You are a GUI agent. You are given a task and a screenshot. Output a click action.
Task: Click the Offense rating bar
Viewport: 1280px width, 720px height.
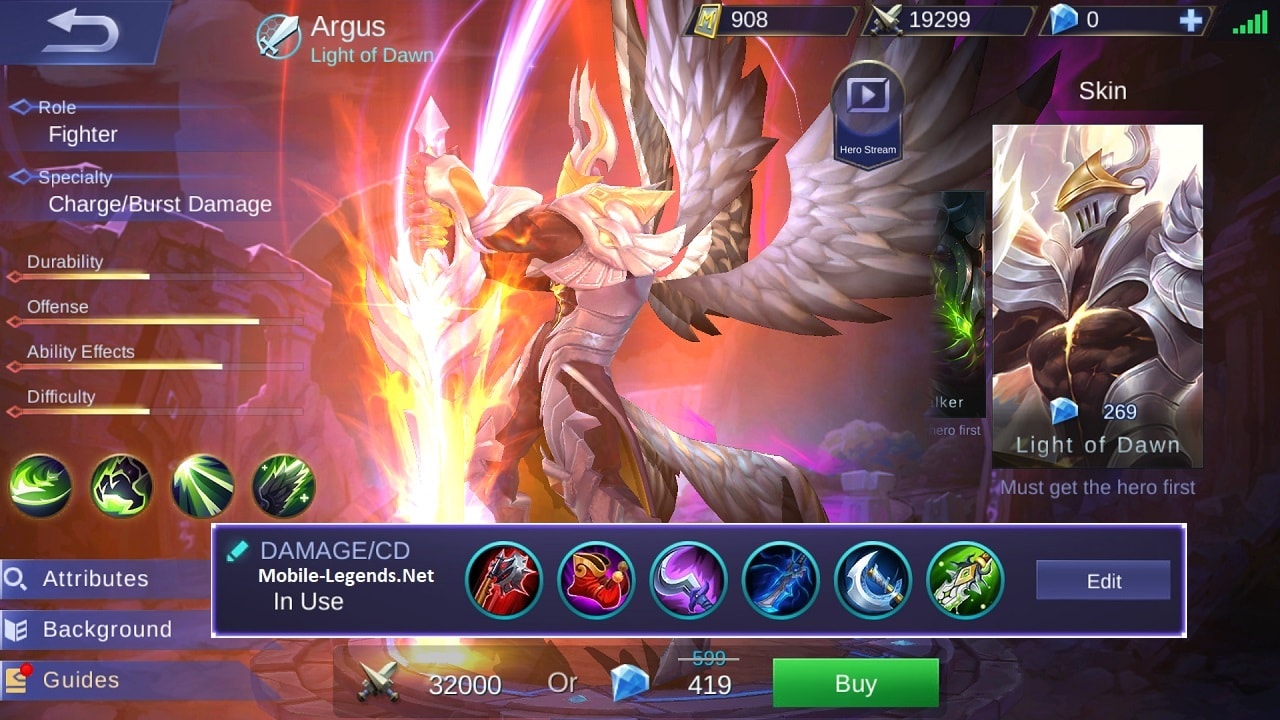[x=150, y=322]
